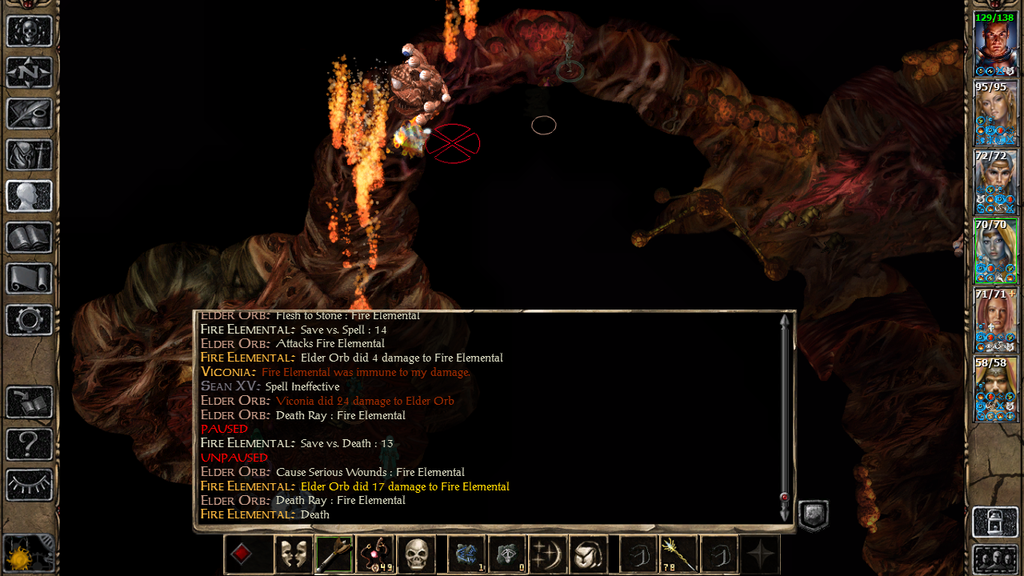This screenshot has height=576, width=1024.
Task: Open the options with the gear button
Action: click(29, 320)
